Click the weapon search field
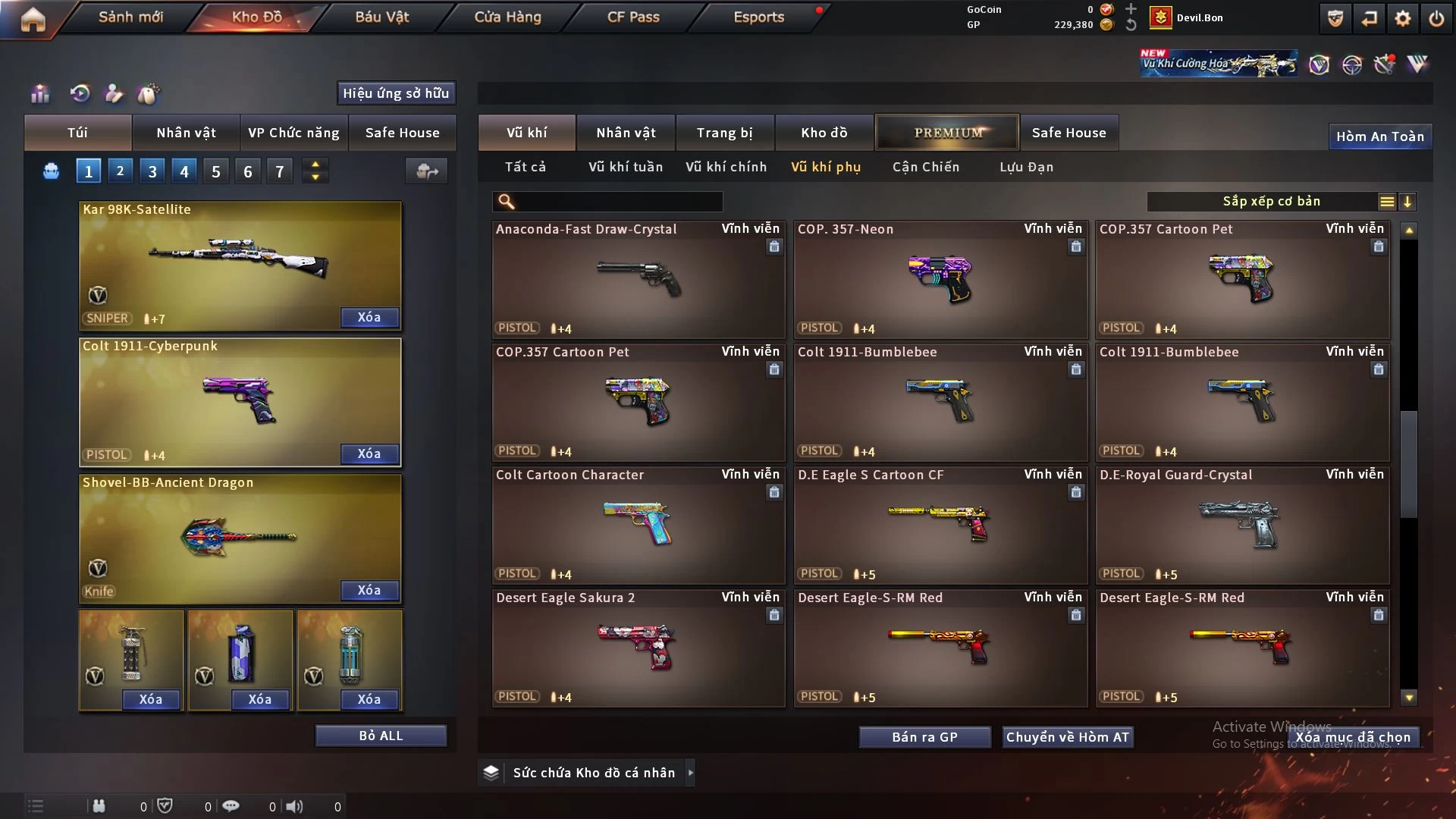 click(x=618, y=201)
